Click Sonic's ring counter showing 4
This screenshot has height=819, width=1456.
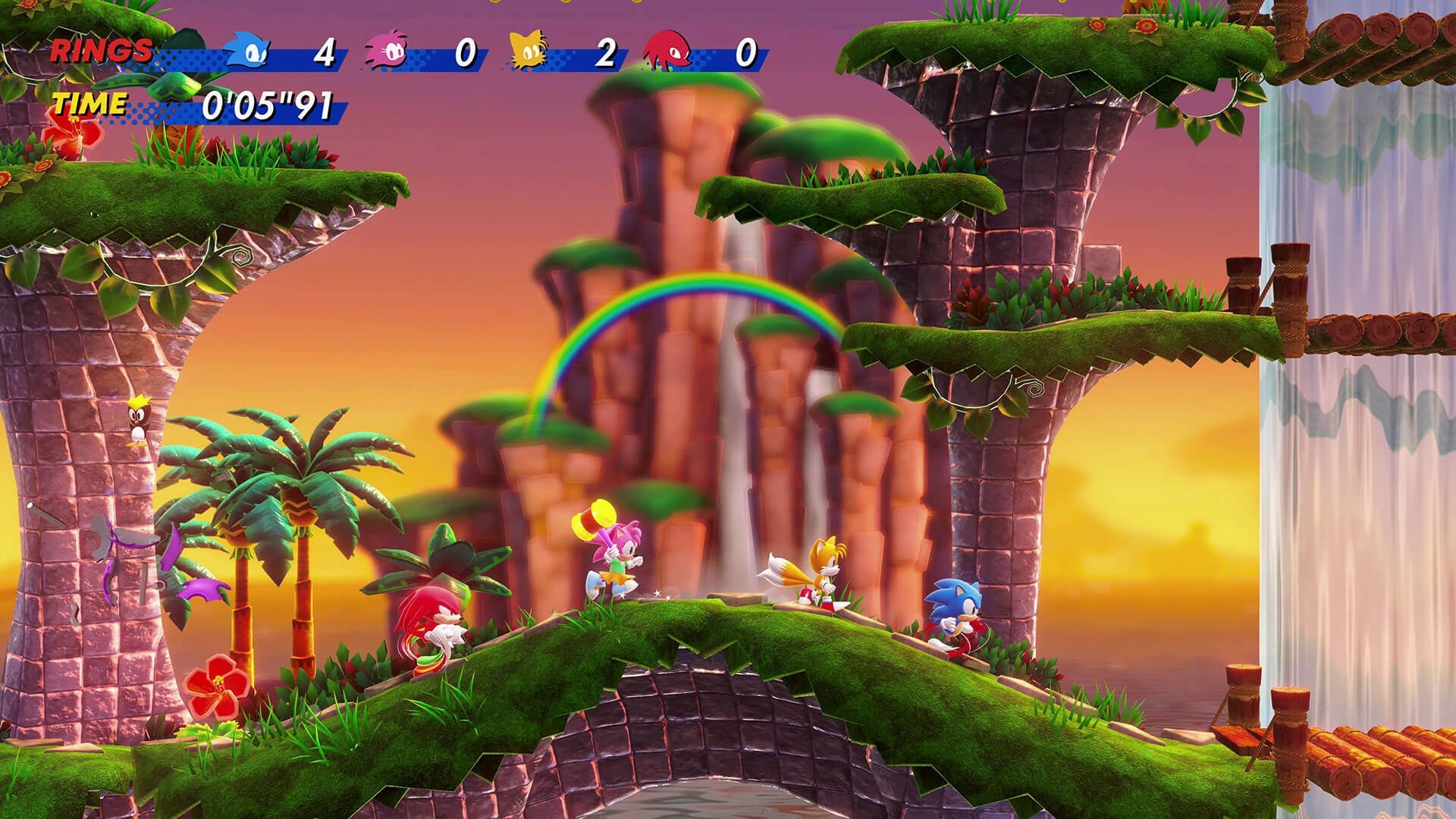click(x=326, y=53)
